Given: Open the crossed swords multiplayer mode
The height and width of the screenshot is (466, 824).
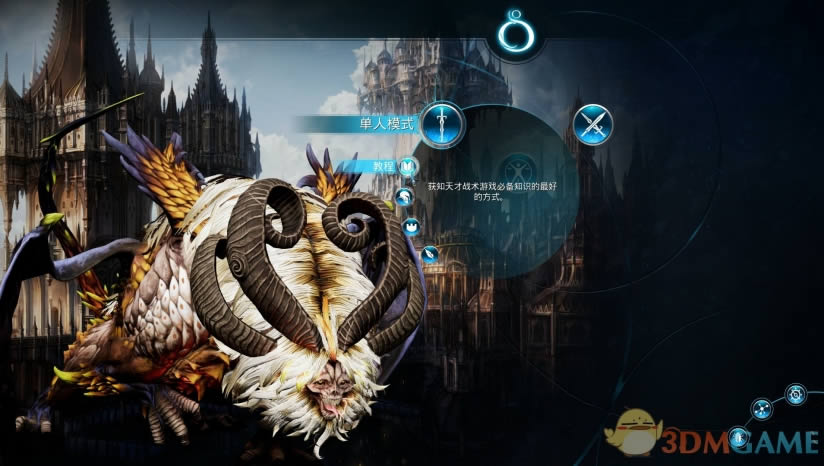Looking at the screenshot, I should (592, 125).
